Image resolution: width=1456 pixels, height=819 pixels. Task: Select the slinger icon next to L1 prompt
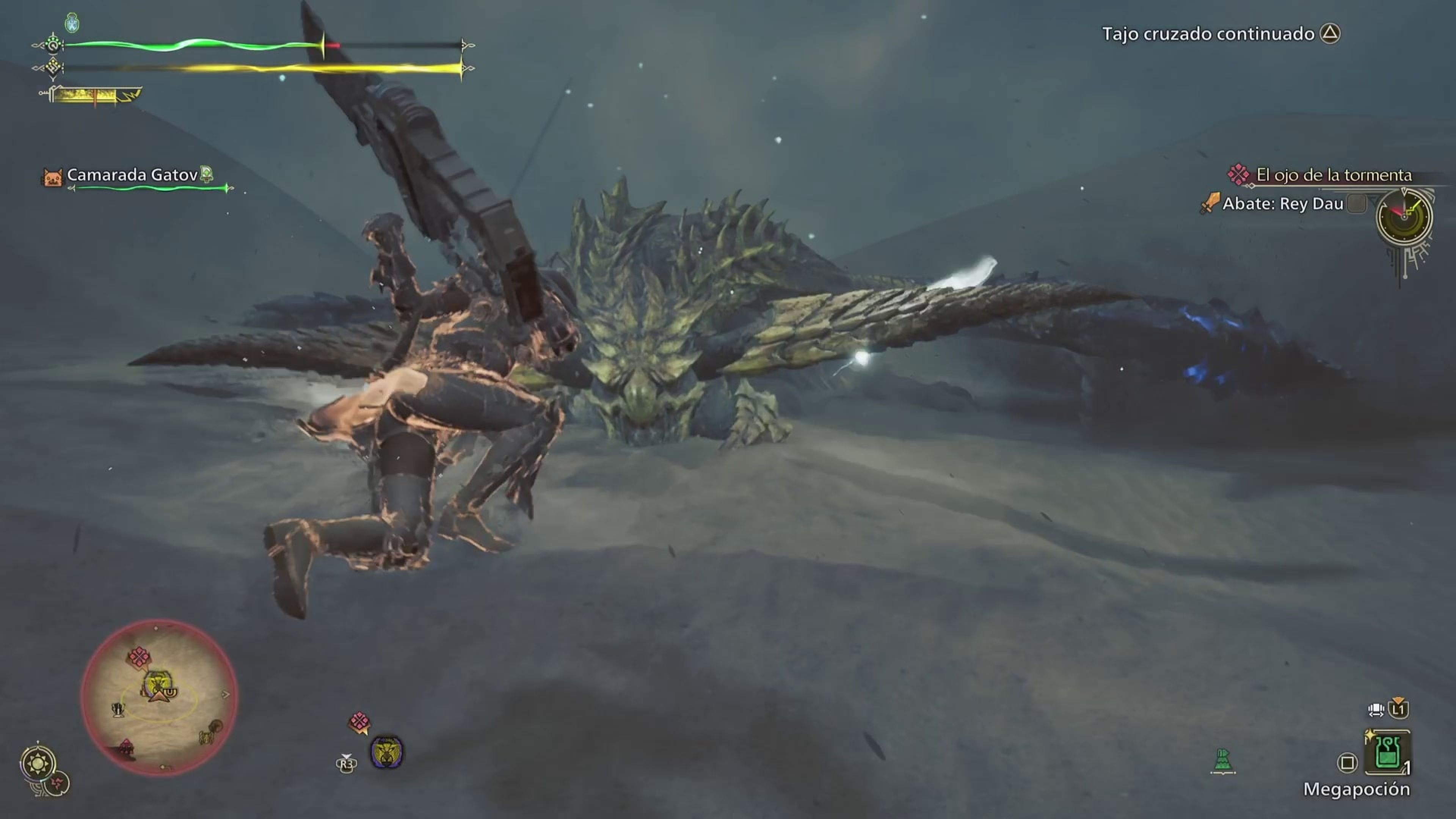pos(1376,709)
